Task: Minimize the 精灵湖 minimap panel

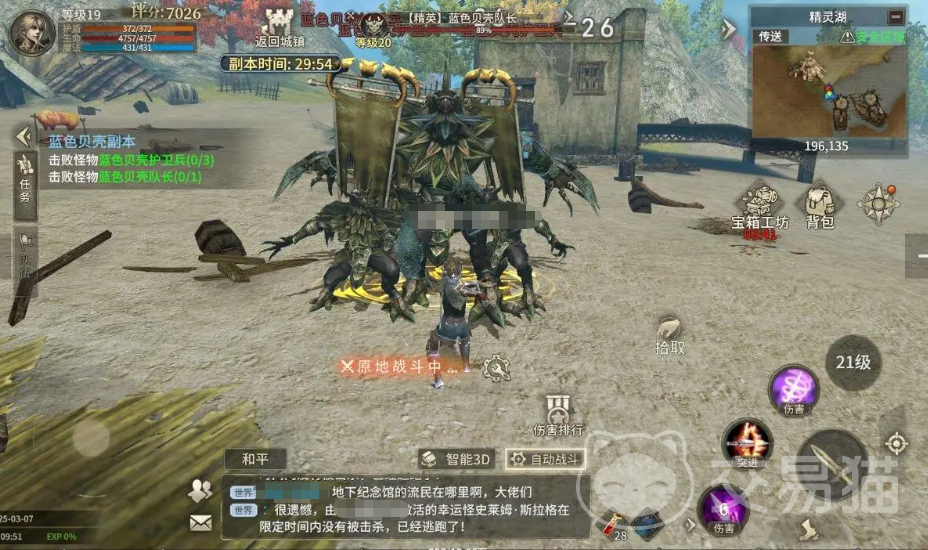Action: point(894,16)
